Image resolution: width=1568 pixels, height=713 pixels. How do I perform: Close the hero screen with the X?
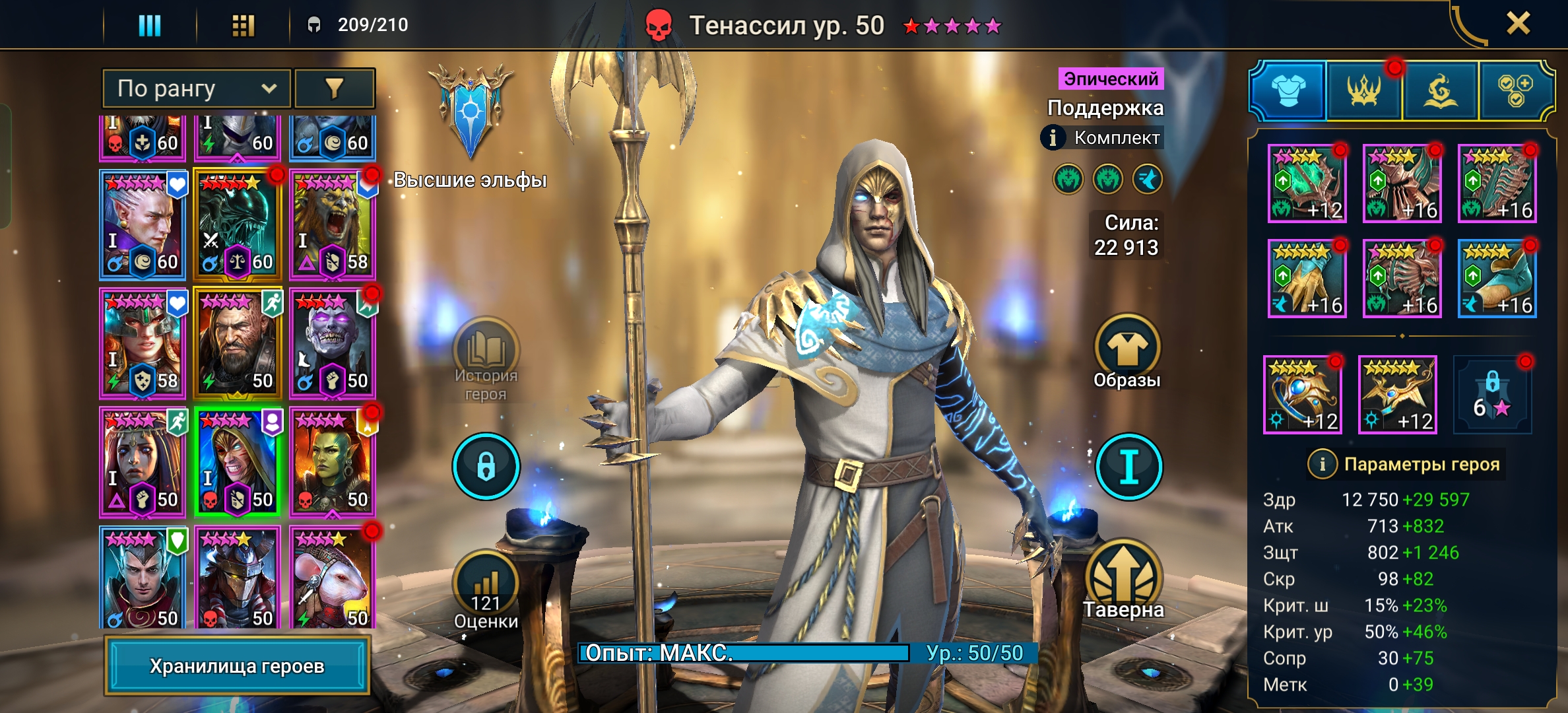pos(1518,24)
